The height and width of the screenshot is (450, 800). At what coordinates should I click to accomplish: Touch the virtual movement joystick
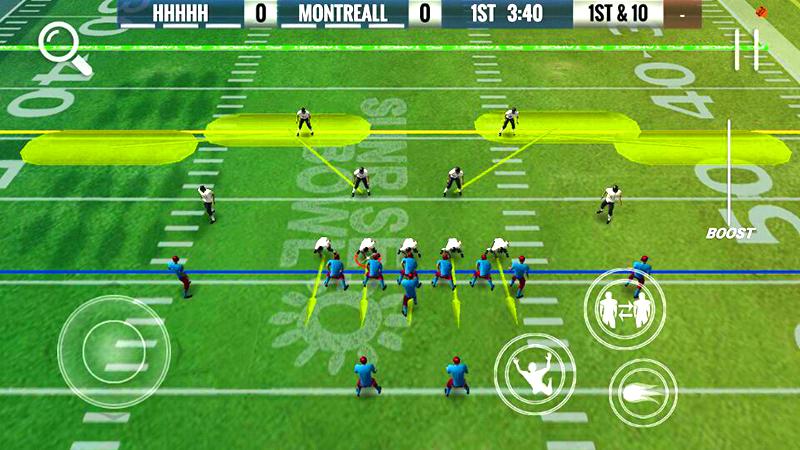click(x=113, y=347)
